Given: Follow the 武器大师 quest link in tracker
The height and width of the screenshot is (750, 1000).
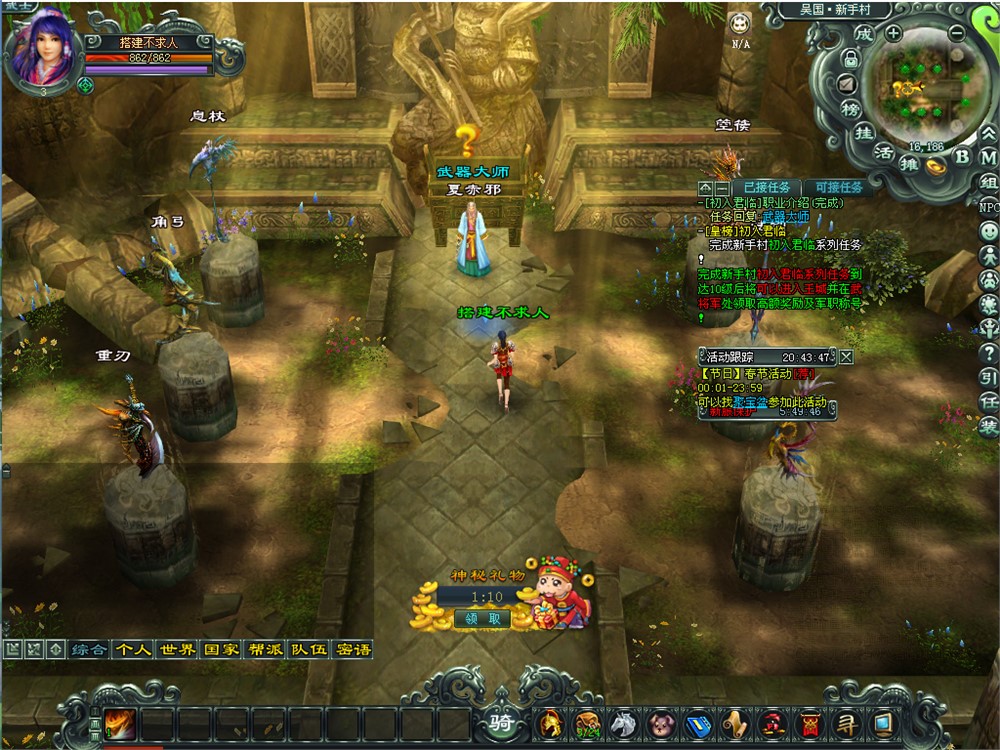Looking at the screenshot, I should (785, 216).
